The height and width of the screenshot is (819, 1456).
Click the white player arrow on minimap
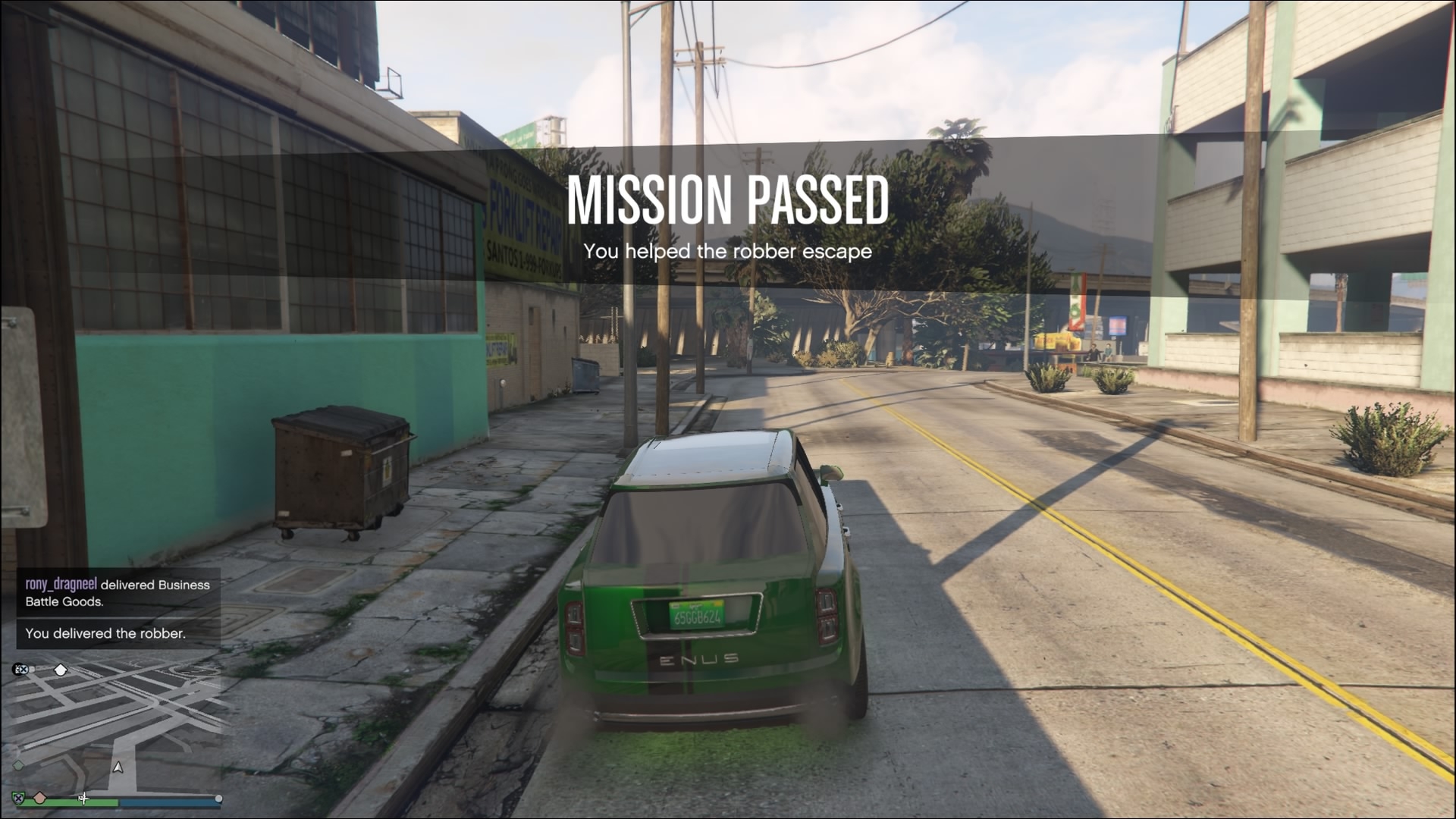point(118,767)
